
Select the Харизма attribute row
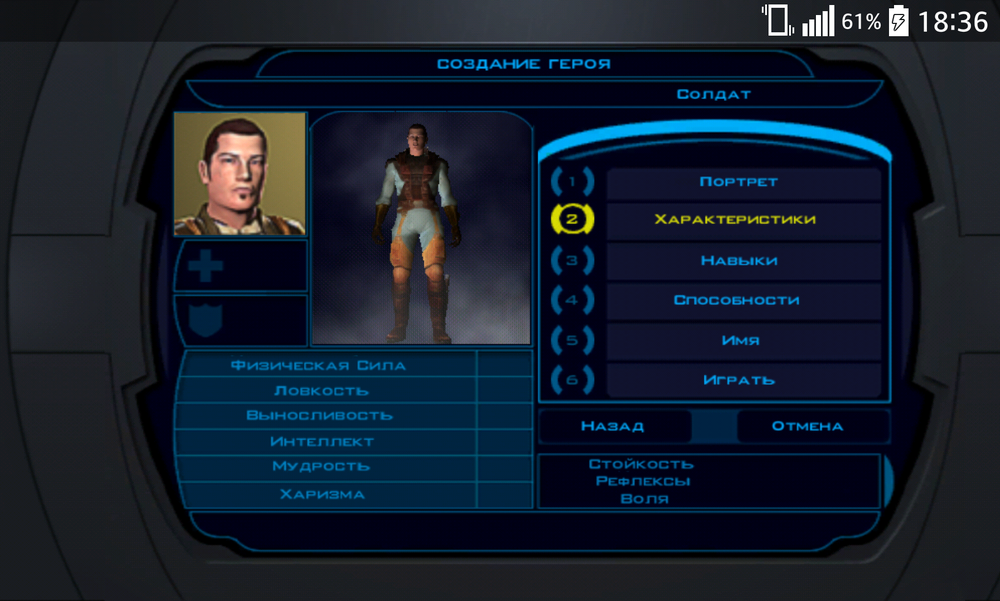coord(321,494)
